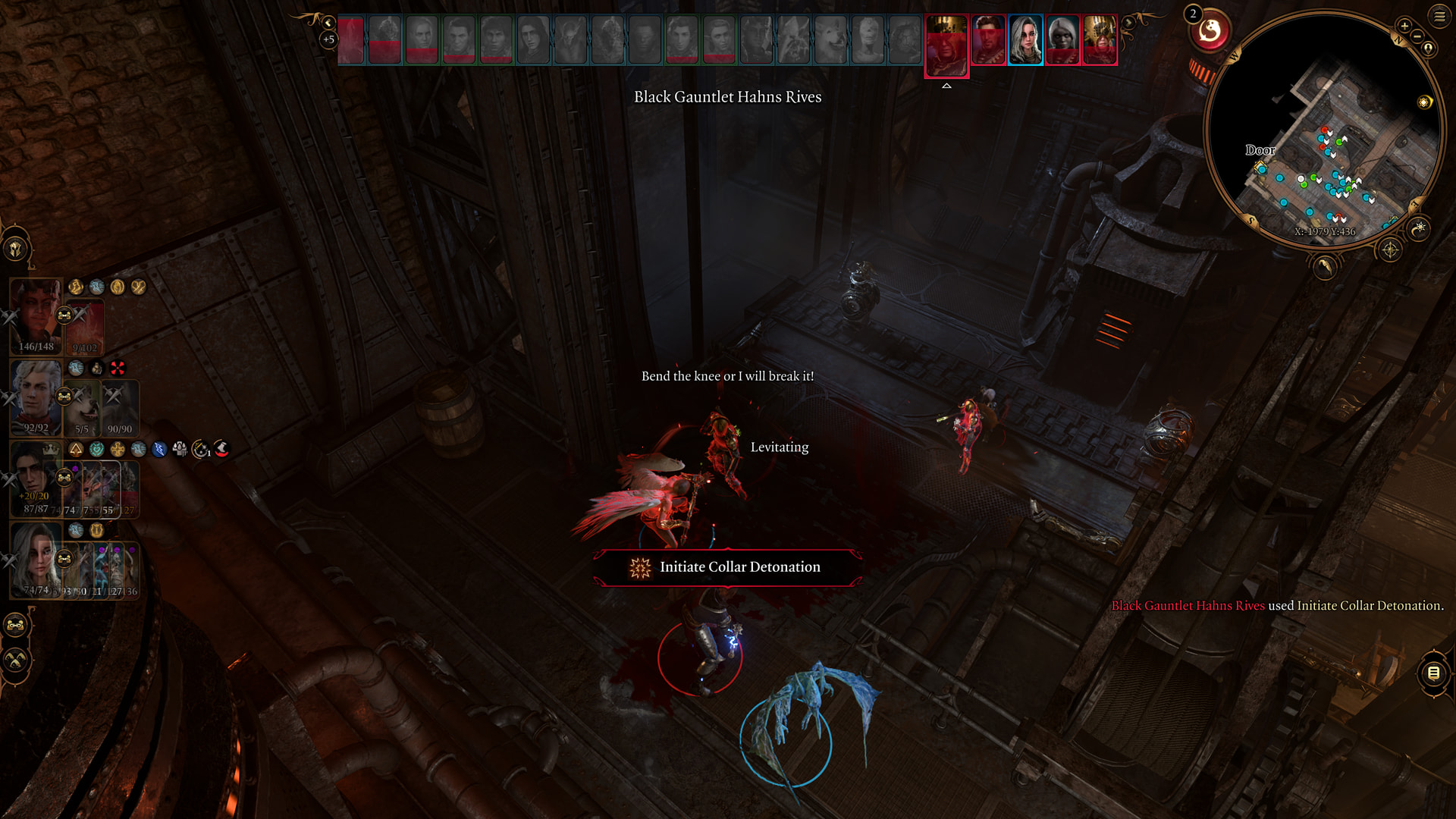This screenshot has width=1456, height=819.
Task: Select Black Gauntlet Hahns Rives' active turn portrait
Action: pyautogui.click(x=946, y=44)
